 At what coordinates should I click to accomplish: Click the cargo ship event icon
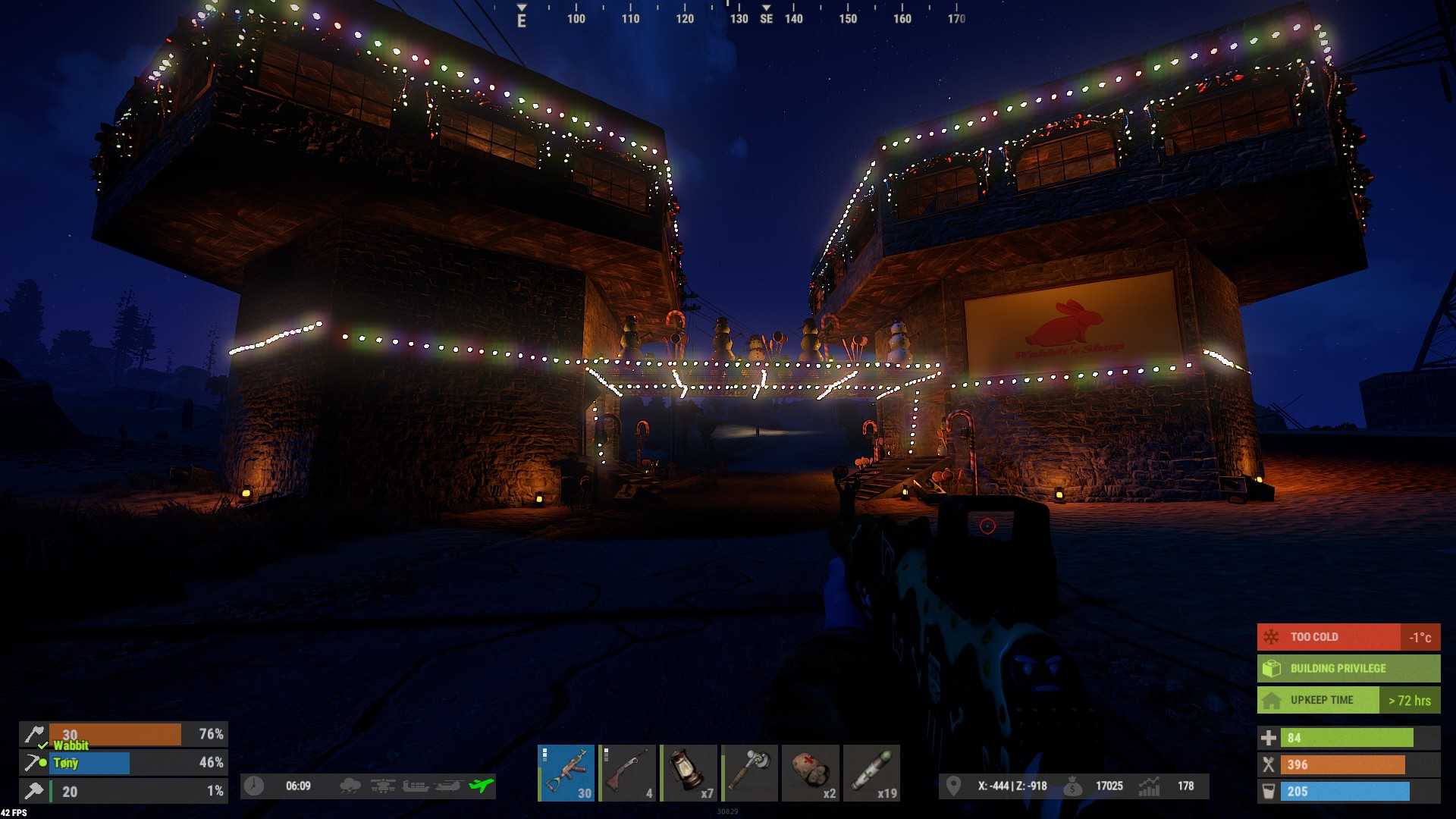[416, 786]
